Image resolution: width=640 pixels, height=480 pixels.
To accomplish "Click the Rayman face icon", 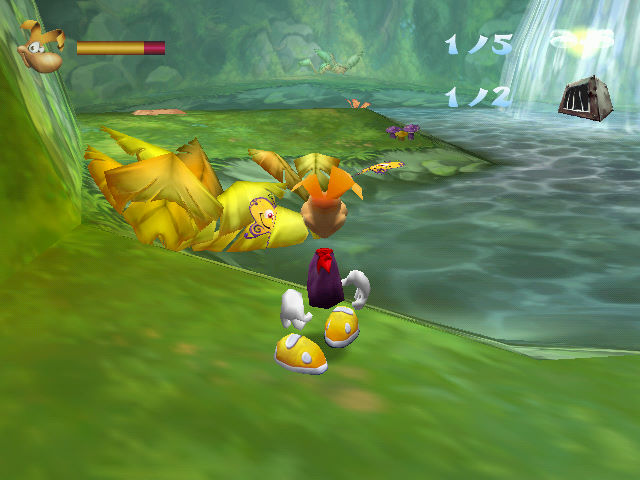I will click(41, 49).
